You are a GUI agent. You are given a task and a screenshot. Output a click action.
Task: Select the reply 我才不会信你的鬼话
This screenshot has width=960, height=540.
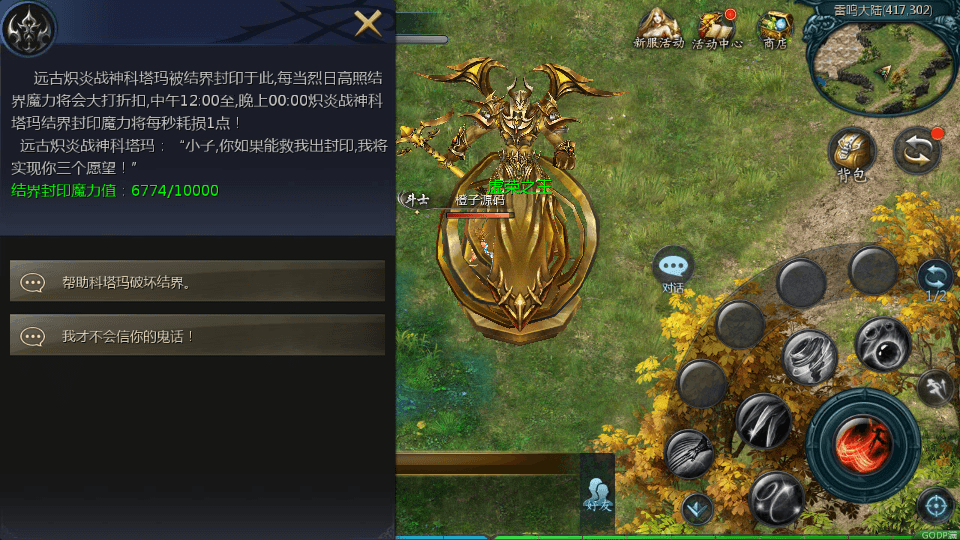click(197, 336)
